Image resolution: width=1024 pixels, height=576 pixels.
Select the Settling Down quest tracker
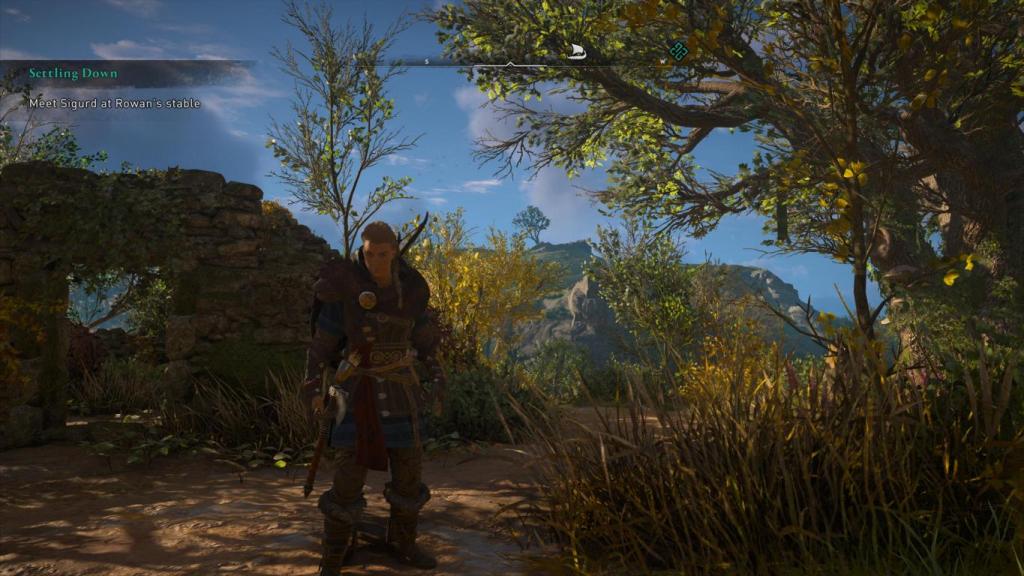click(x=73, y=74)
